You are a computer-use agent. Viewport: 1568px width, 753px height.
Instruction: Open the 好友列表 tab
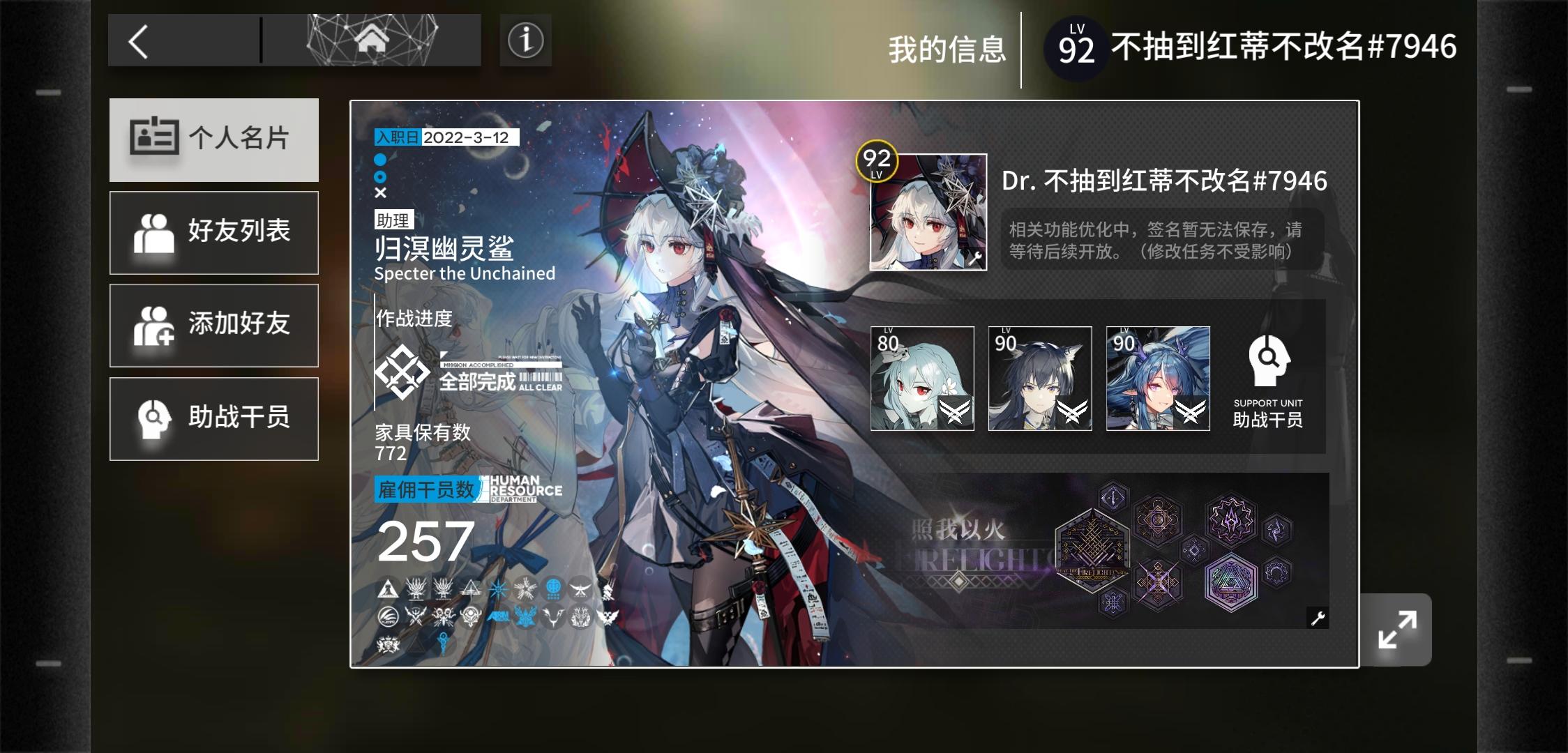coord(213,232)
